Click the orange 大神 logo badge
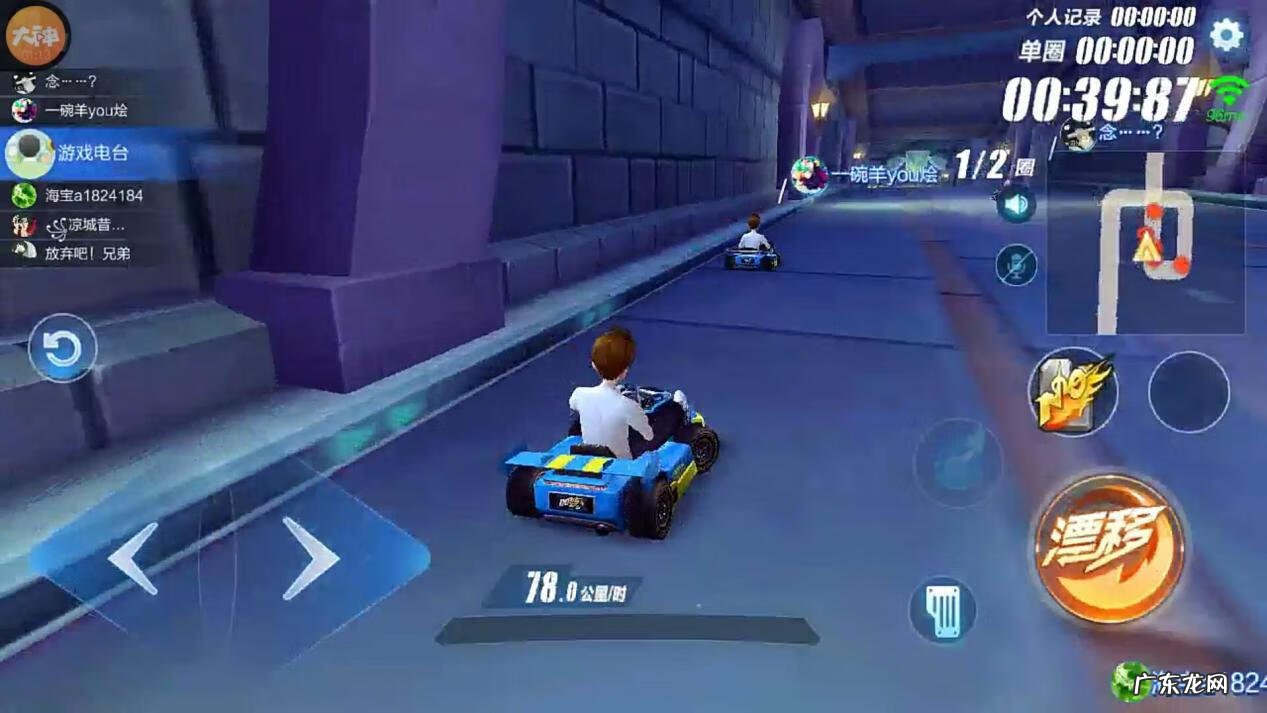 pyautogui.click(x=34, y=37)
